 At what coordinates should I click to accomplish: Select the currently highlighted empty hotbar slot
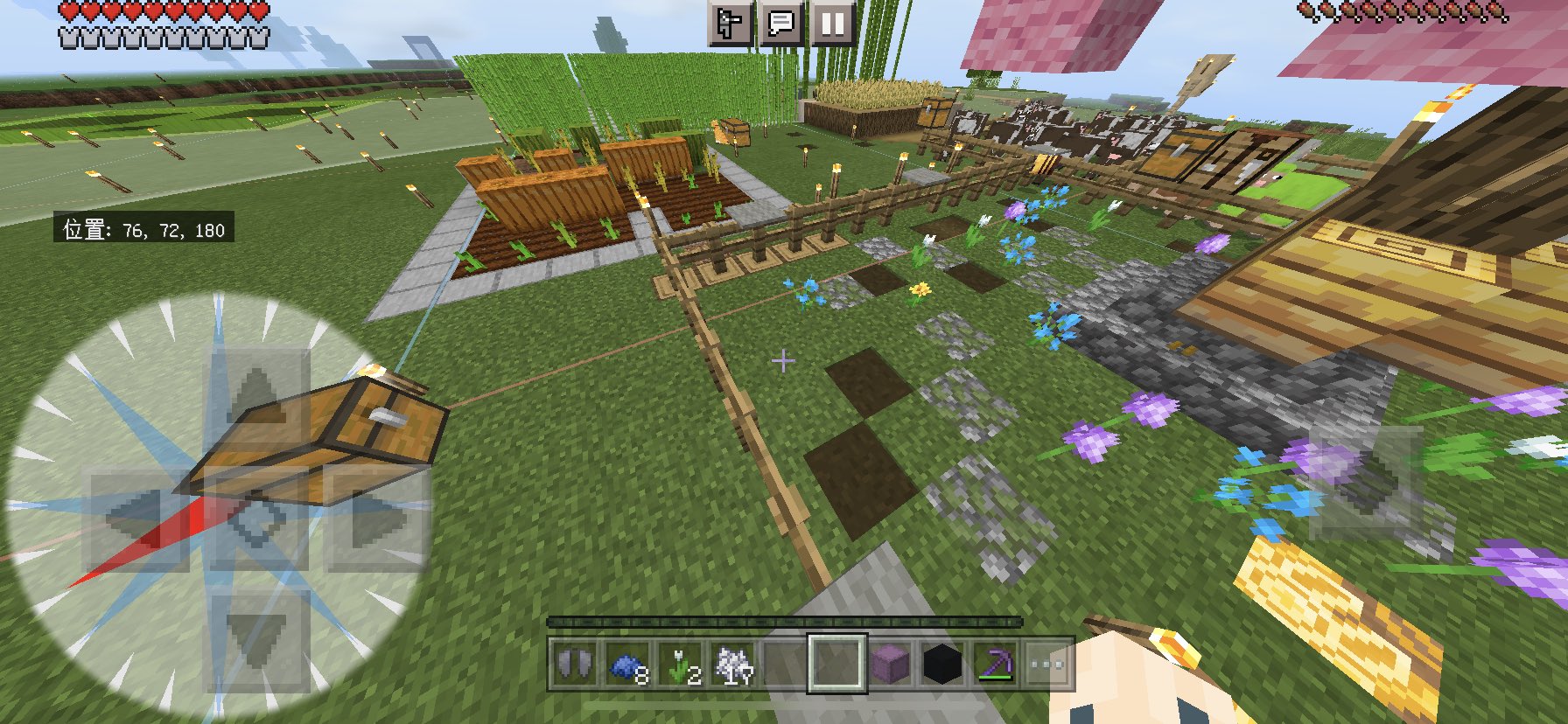coord(836,663)
